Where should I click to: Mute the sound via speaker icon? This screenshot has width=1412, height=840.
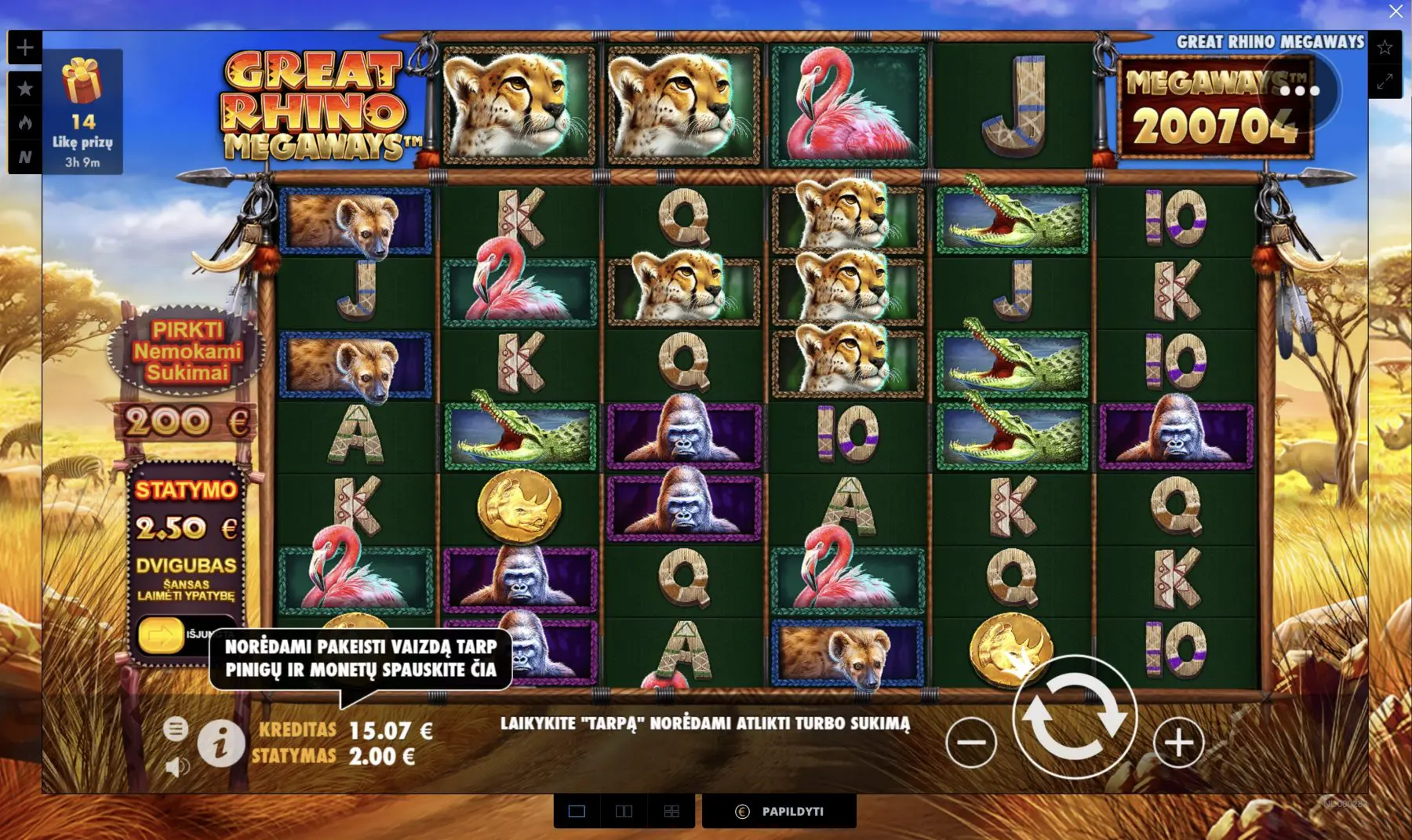tap(177, 766)
